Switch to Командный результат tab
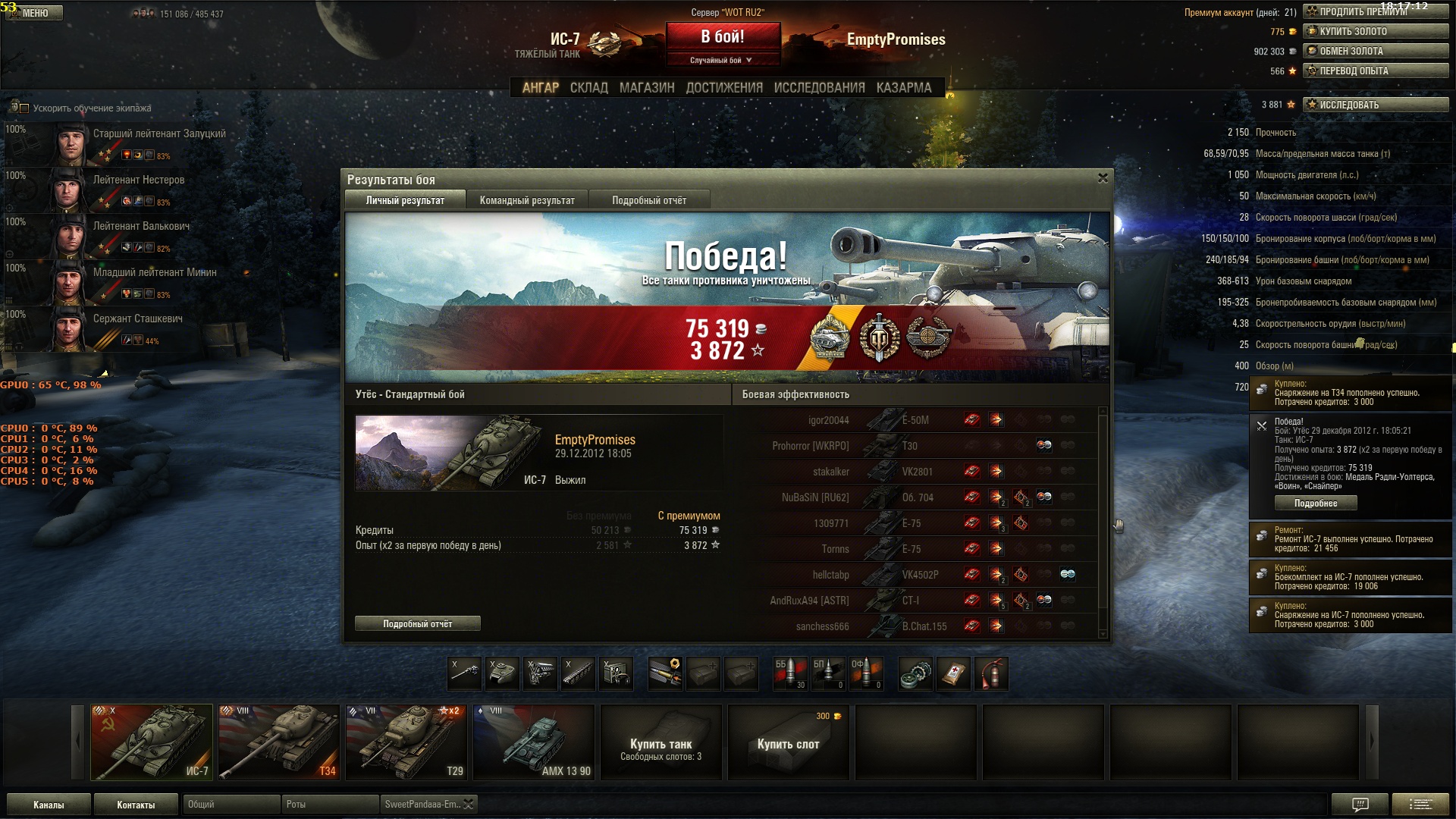This screenshot has width=1456, height=819. pos(527,200)
